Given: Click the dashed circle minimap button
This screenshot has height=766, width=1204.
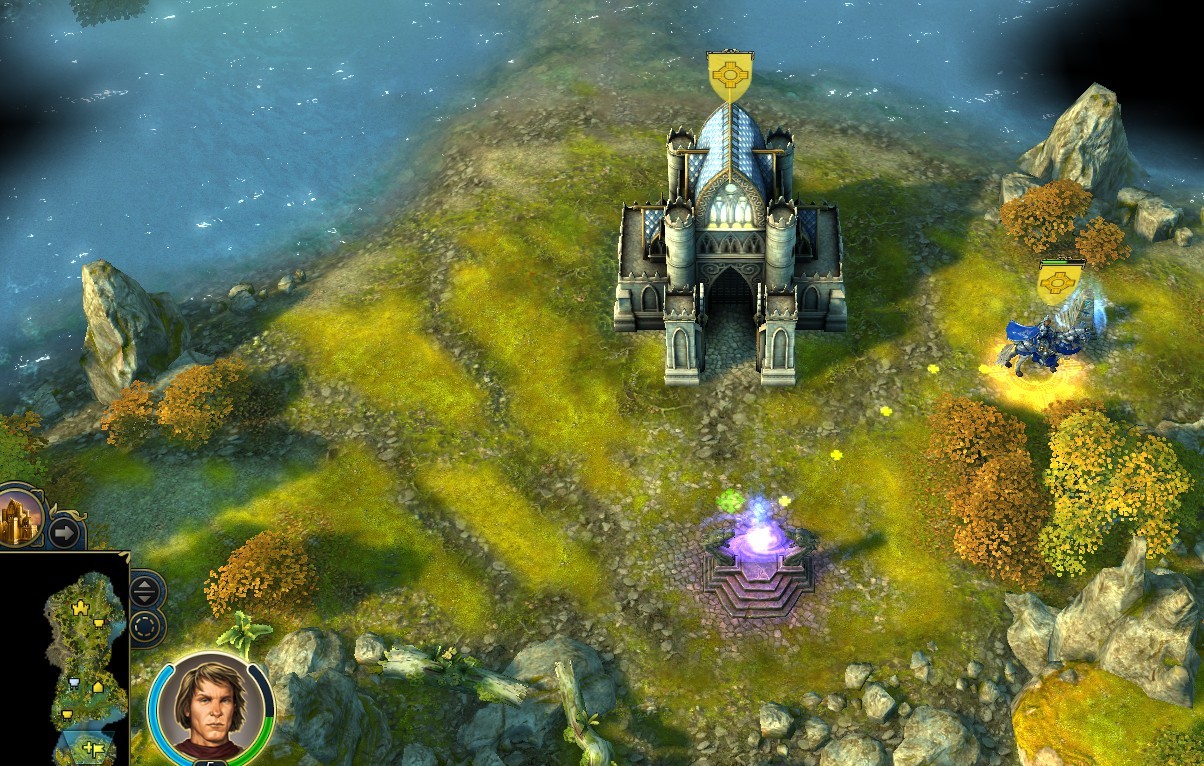Looking at the screenshot, I should tap(146, 628).
